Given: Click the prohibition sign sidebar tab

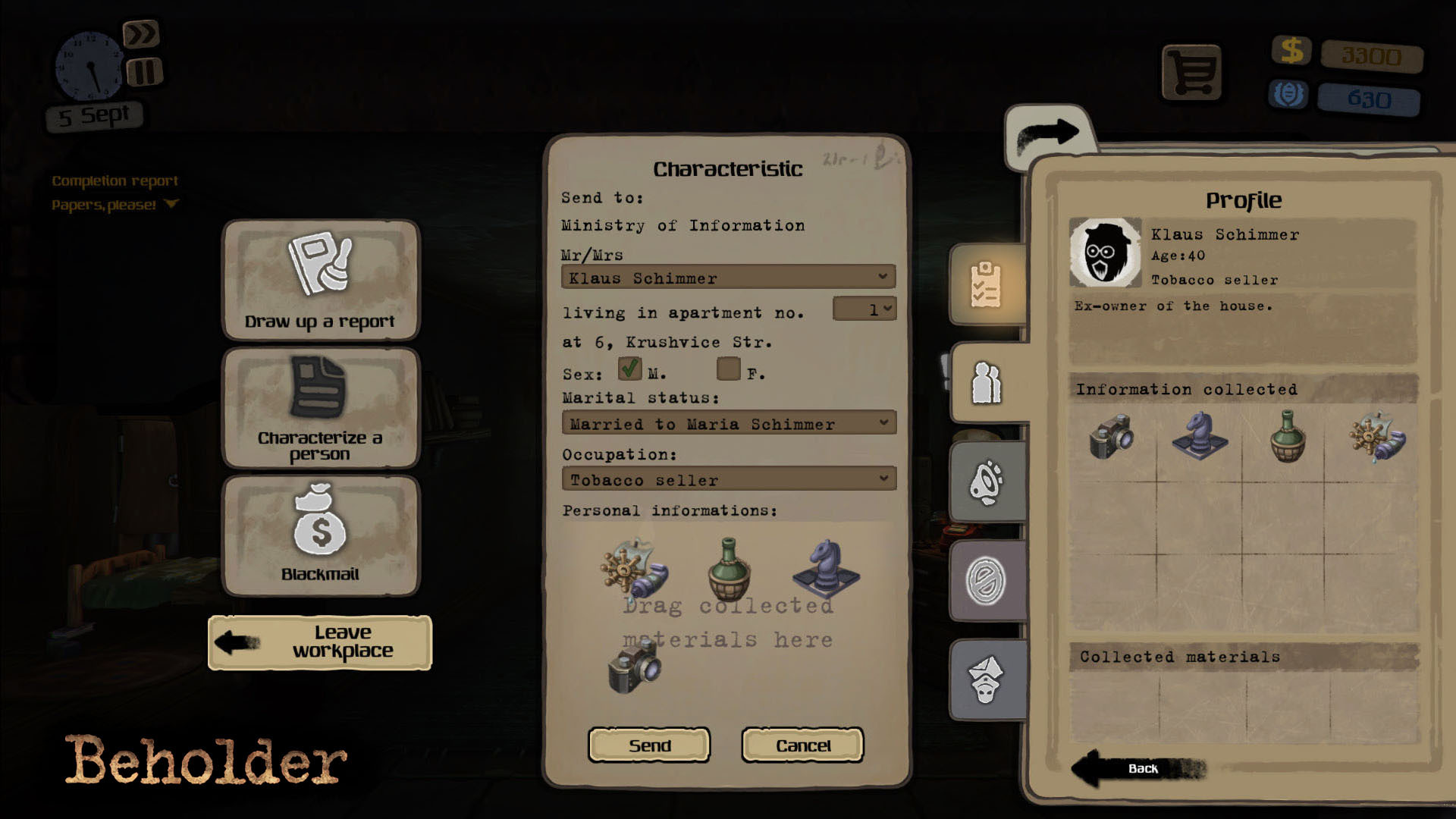Looking at the screenshot, I should tap(986, 580).
